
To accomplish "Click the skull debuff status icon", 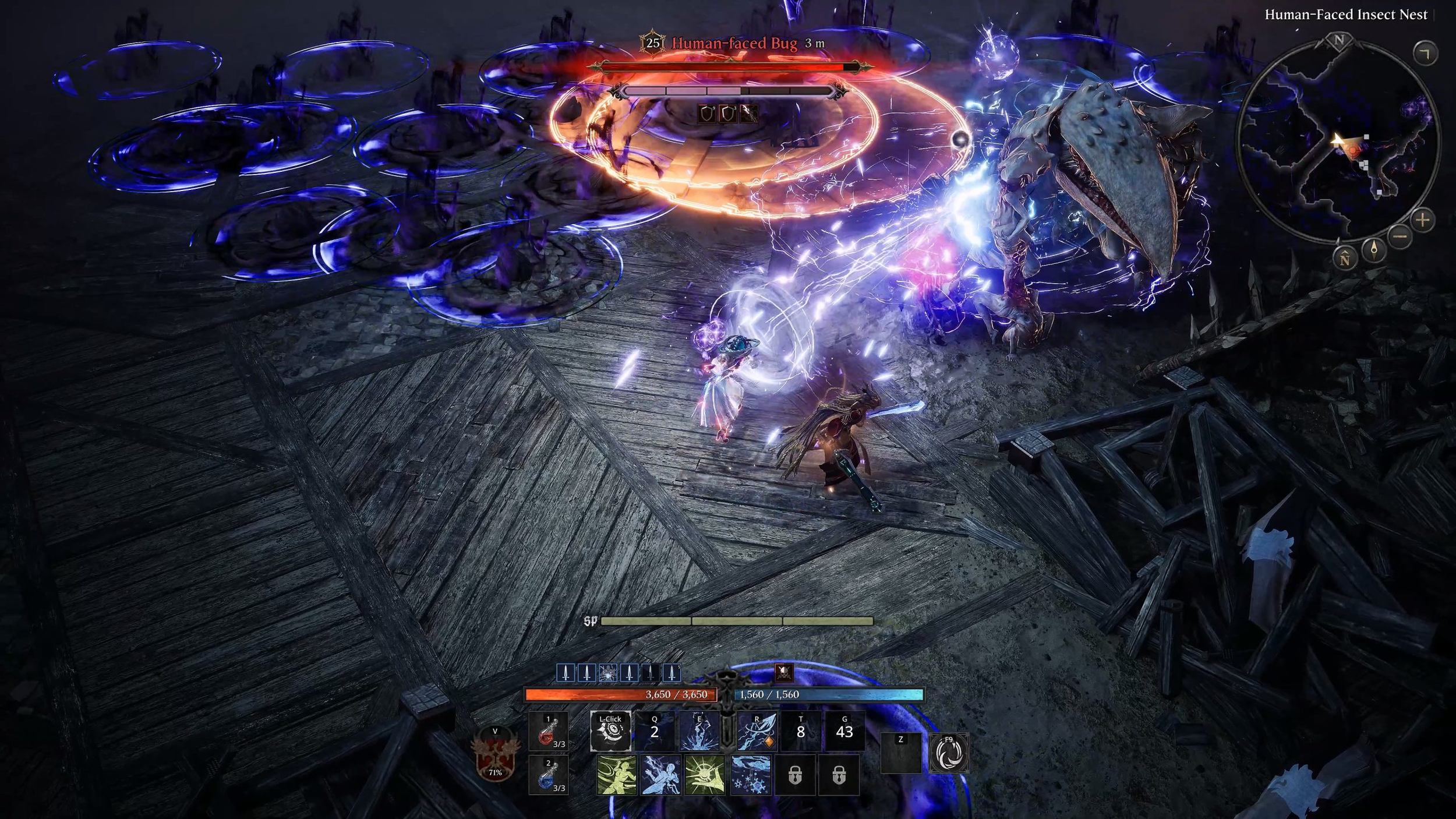I will click(784, 673).
